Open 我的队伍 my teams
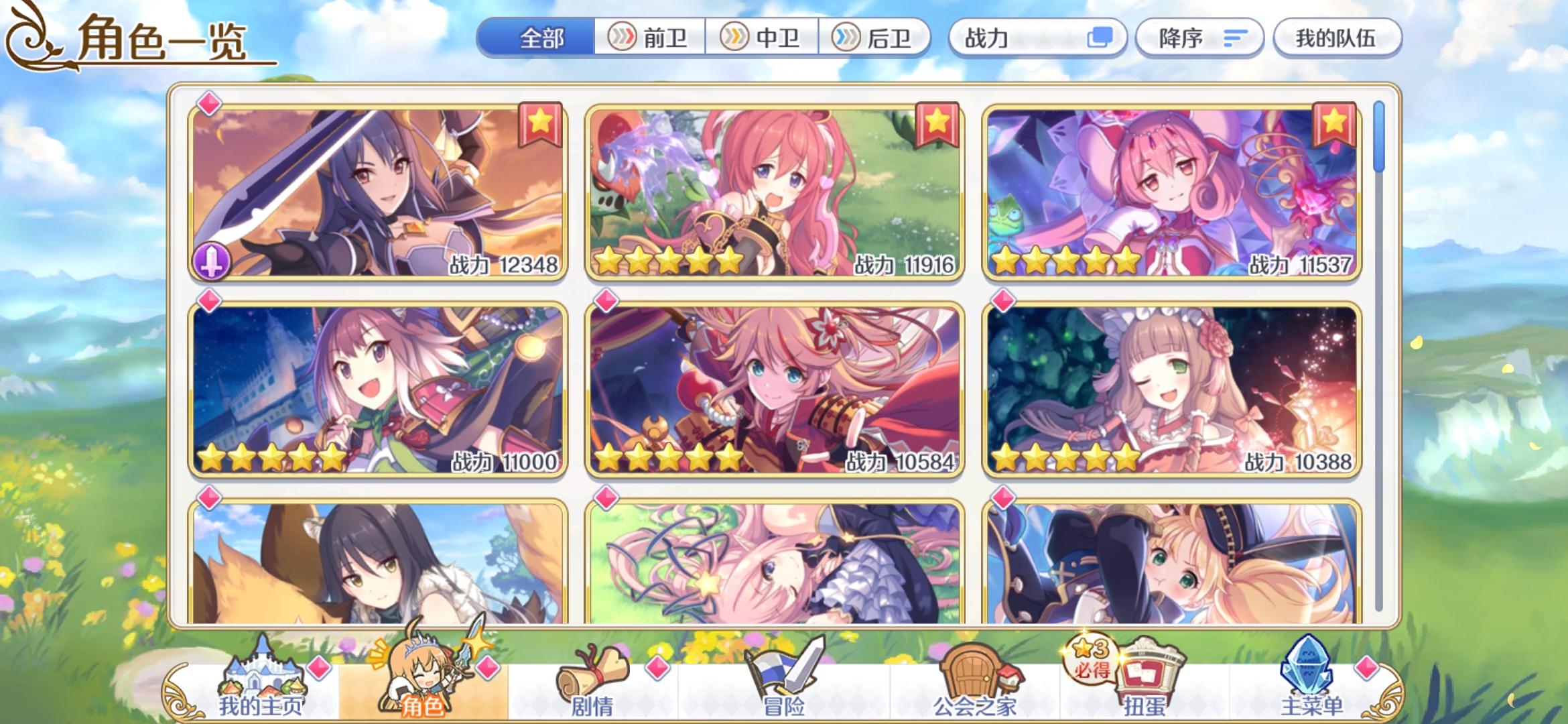The width and height of the screenshot is (1568, 724). tap(1337, 38)
